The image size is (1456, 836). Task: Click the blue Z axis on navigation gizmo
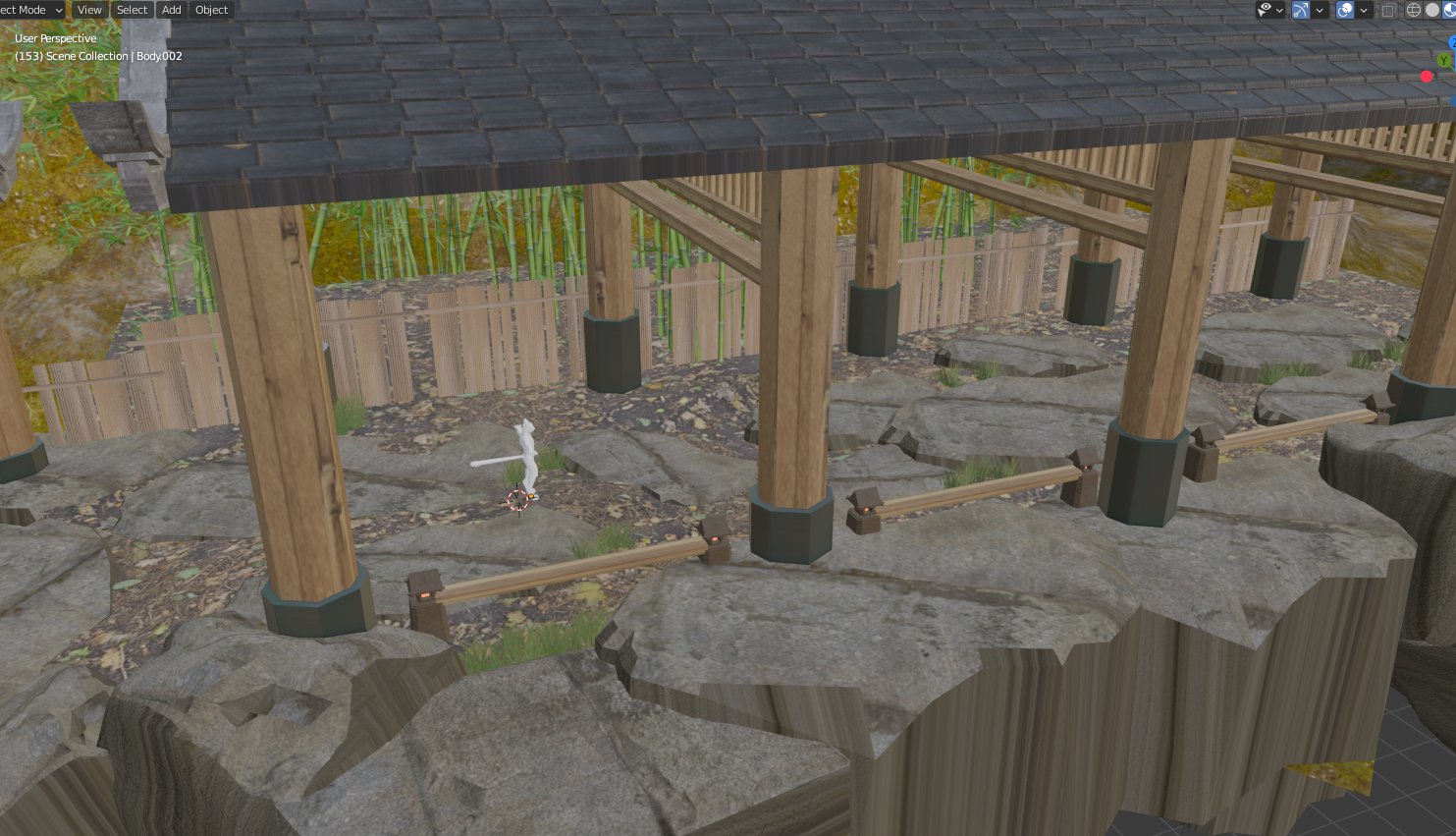[x=1452, y=43]
